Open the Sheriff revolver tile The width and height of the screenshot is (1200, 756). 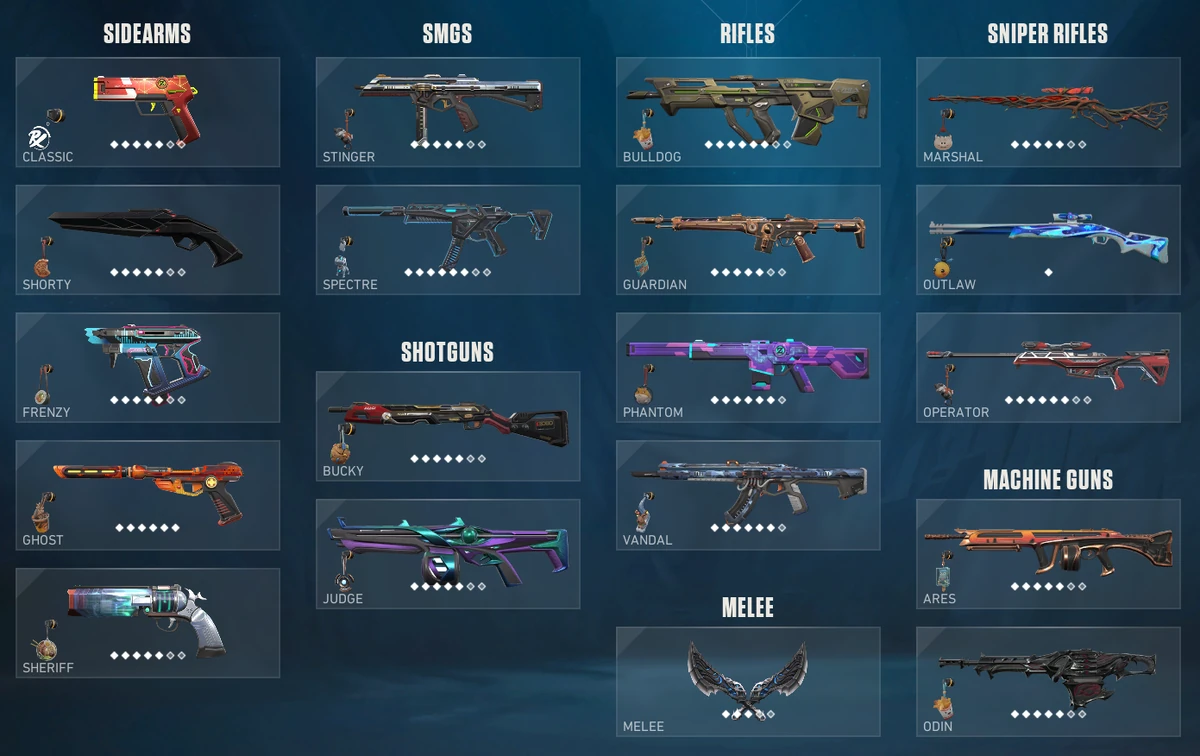pos(147,623)
